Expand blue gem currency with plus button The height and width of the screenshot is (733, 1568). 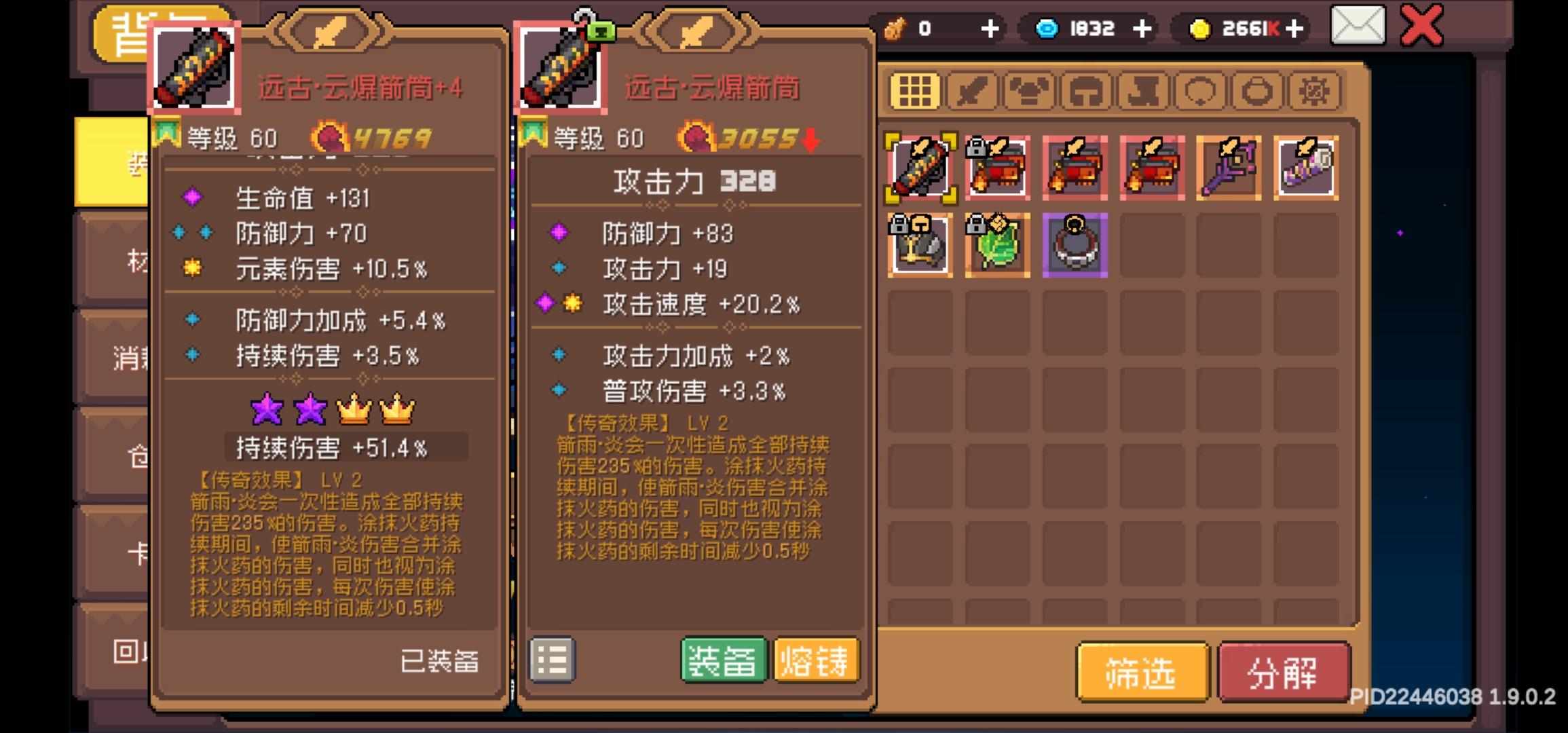click(x=1142, y=29)
